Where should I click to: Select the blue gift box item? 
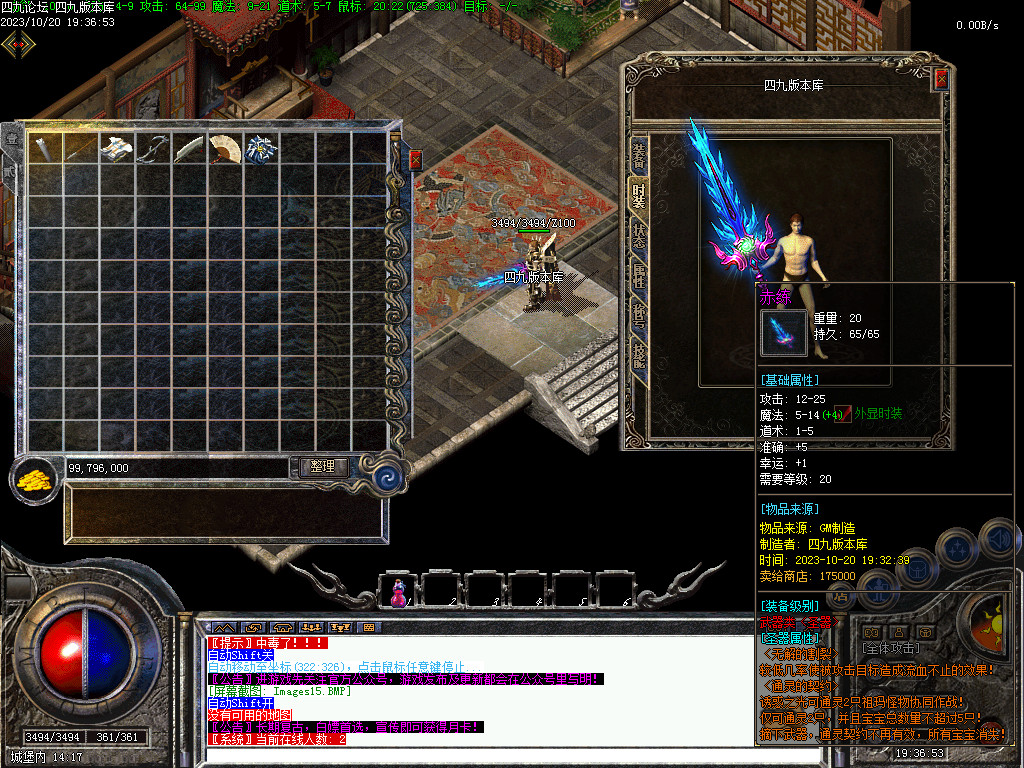point(261,149)
